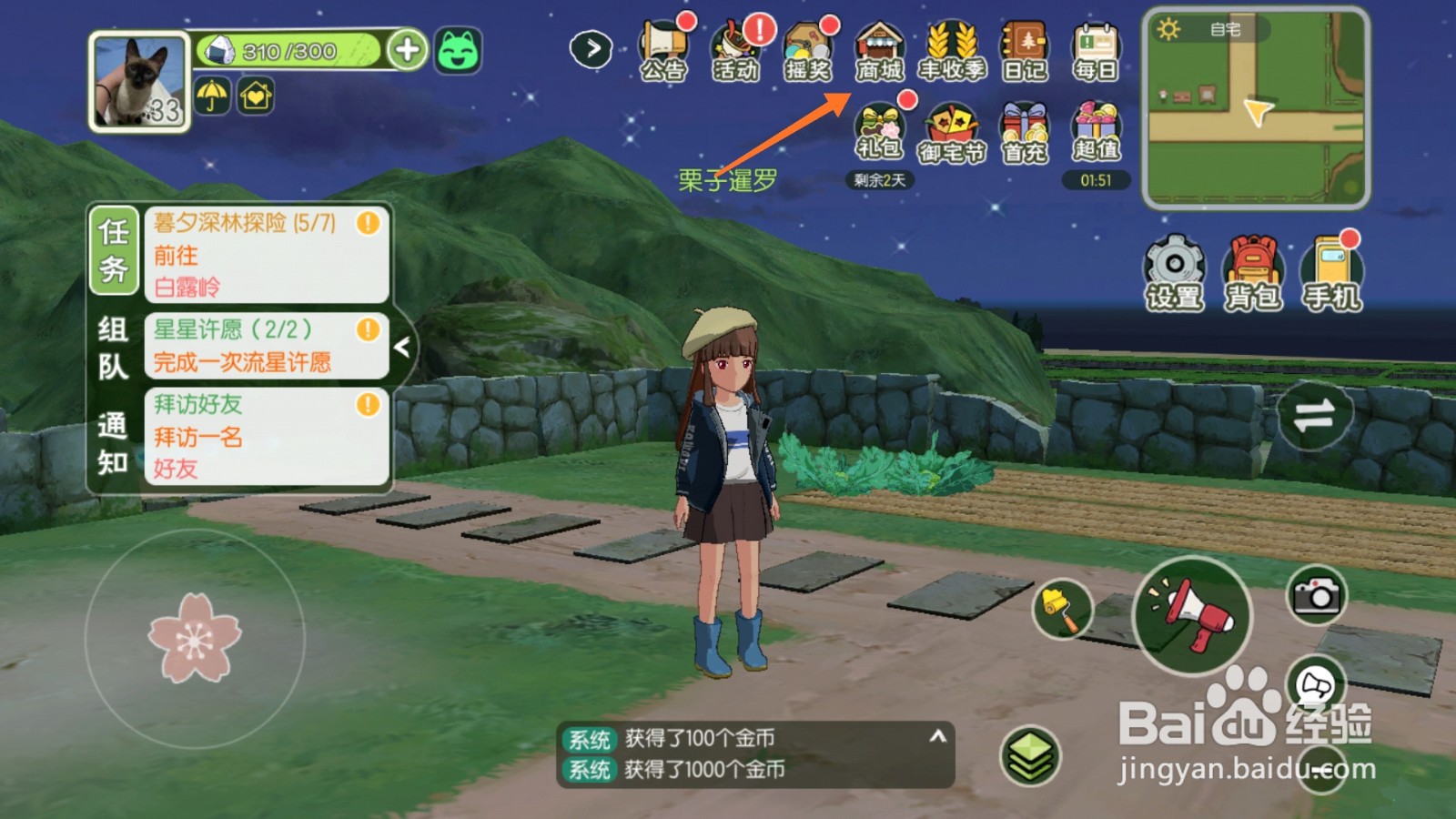This screenshot has width=1456, height=819.
Task: Open the 公告 announcements icon
Action: coord(662,52)
